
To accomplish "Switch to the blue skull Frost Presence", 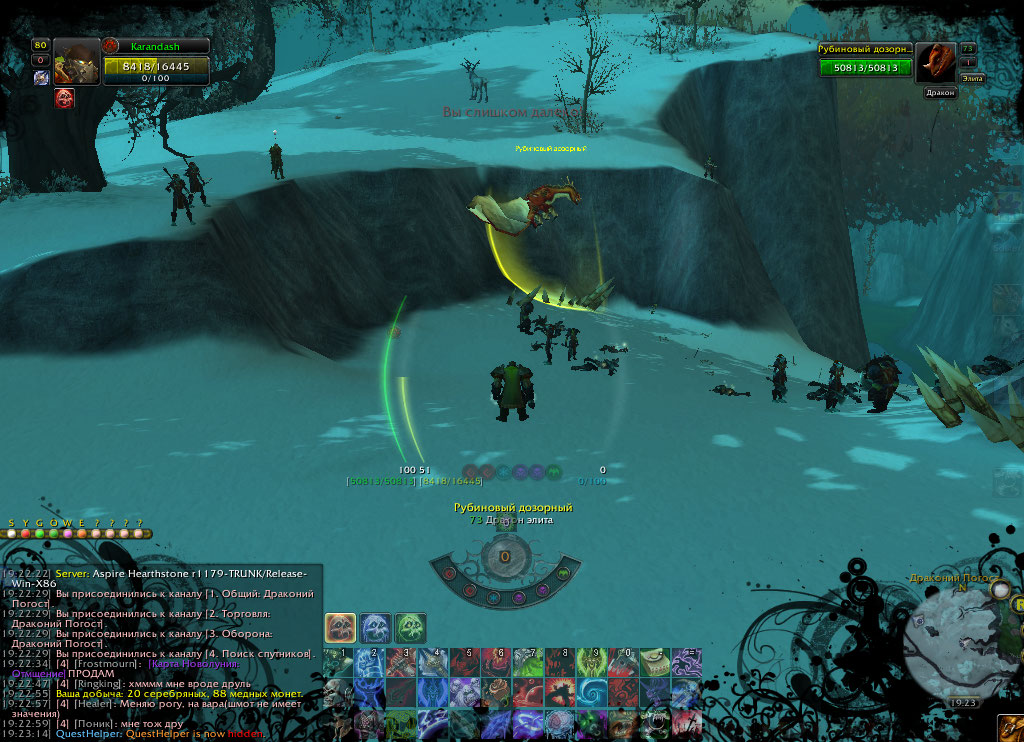I will (x=375, y=628).
